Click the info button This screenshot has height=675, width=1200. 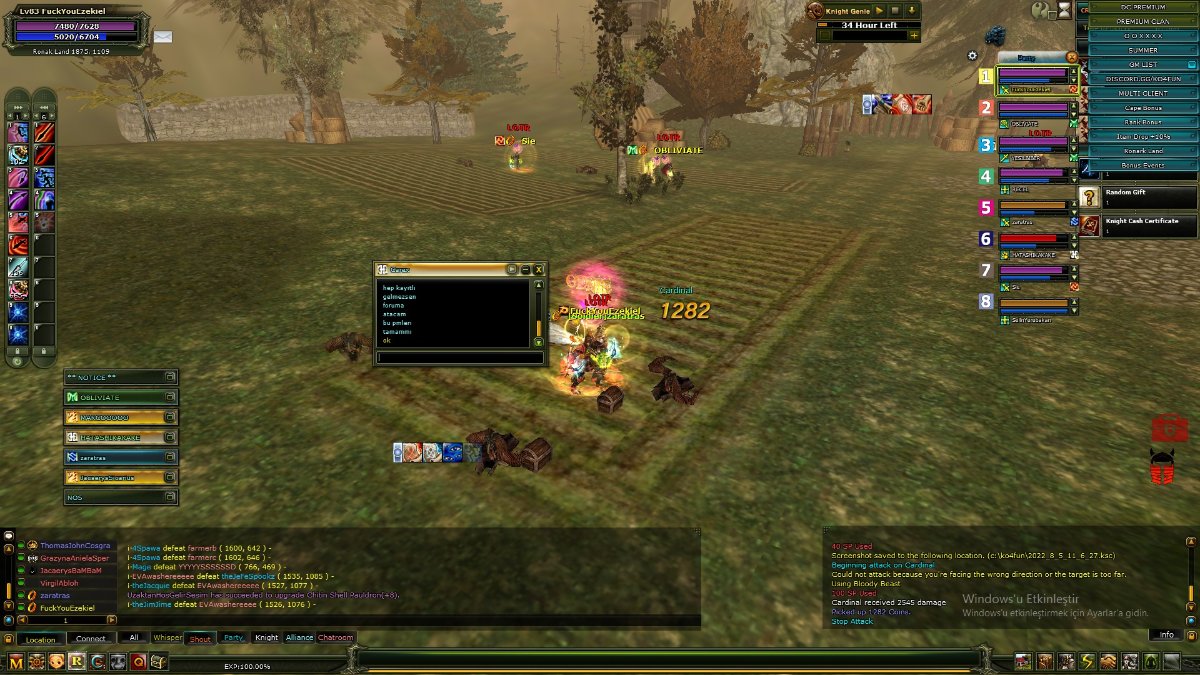click(x=1166, y=635)
